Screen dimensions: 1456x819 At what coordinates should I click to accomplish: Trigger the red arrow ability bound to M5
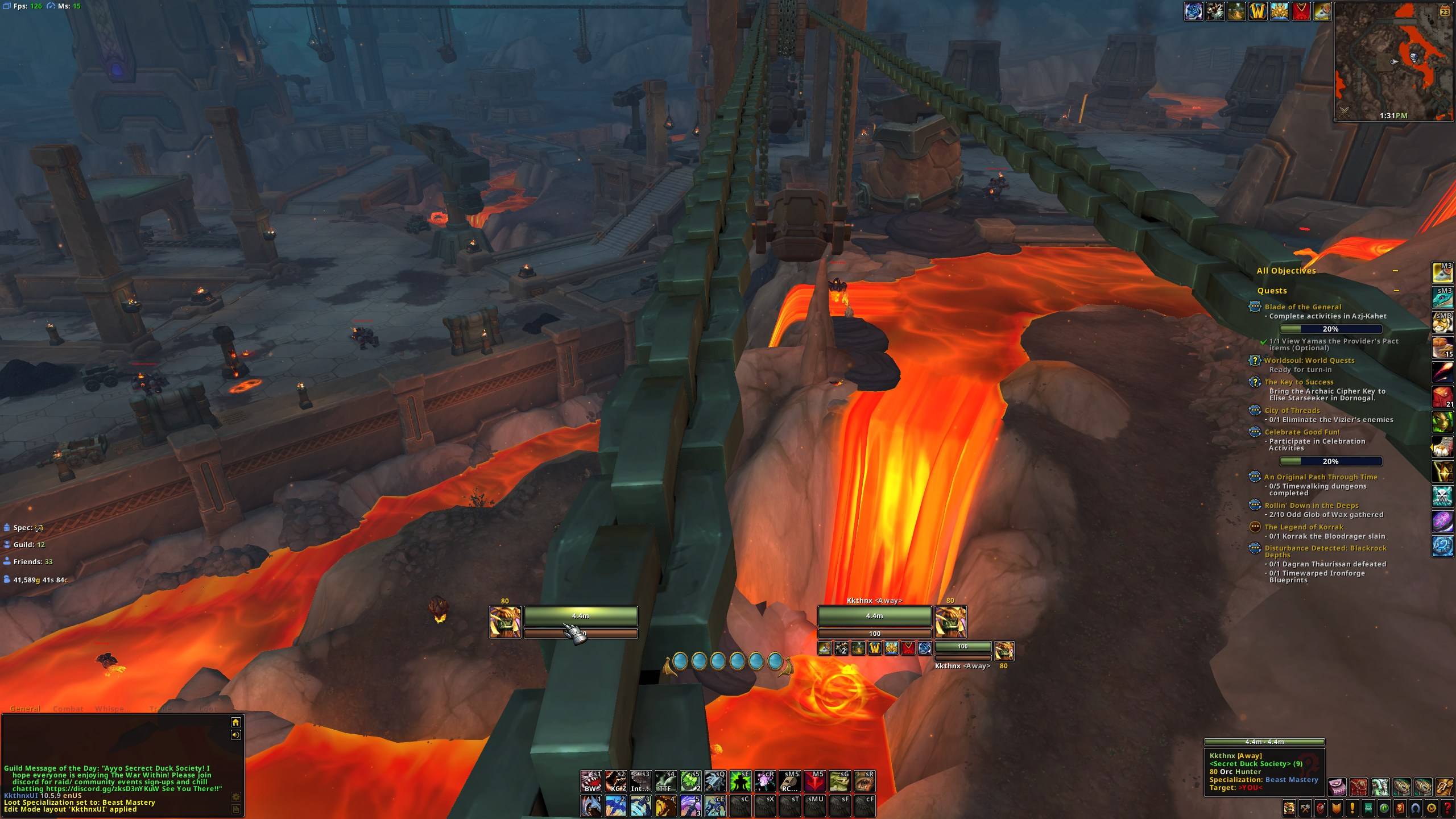point(814,782)
